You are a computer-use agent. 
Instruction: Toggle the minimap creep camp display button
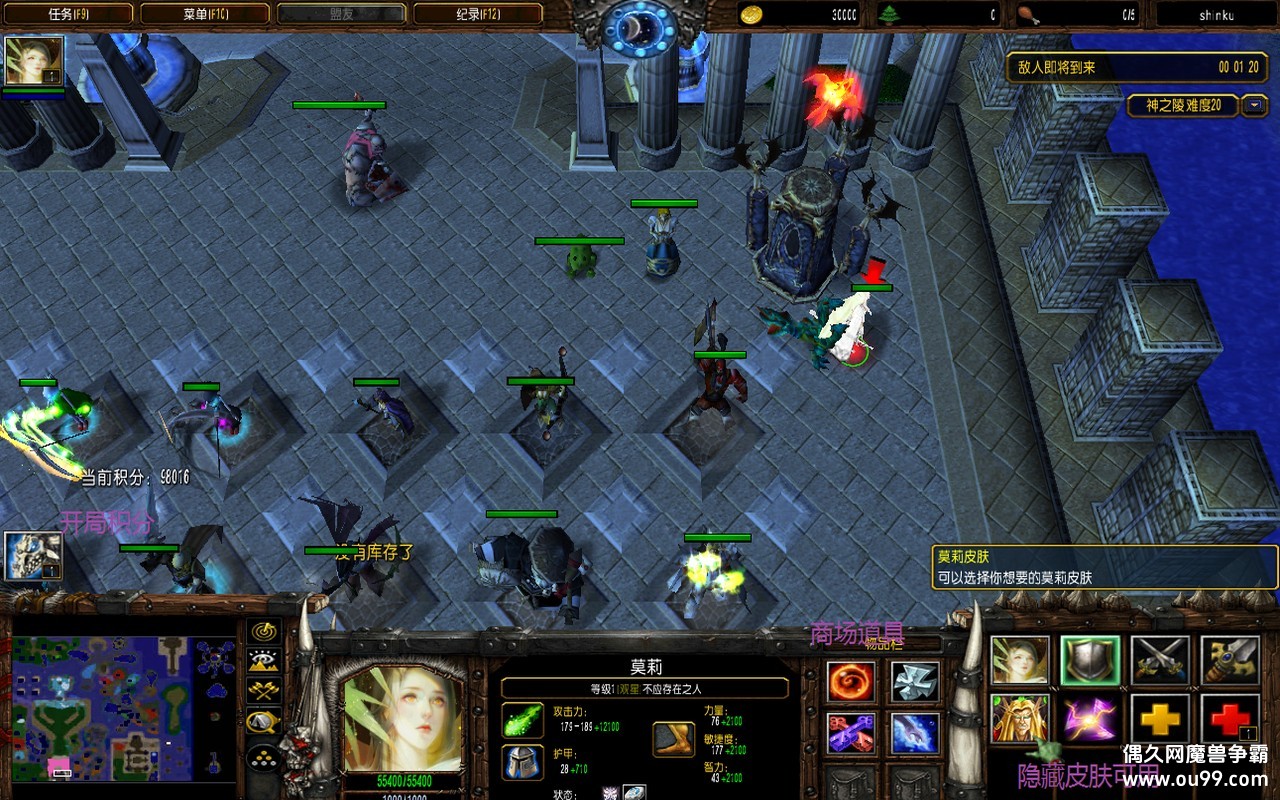[x=264, y=721]
